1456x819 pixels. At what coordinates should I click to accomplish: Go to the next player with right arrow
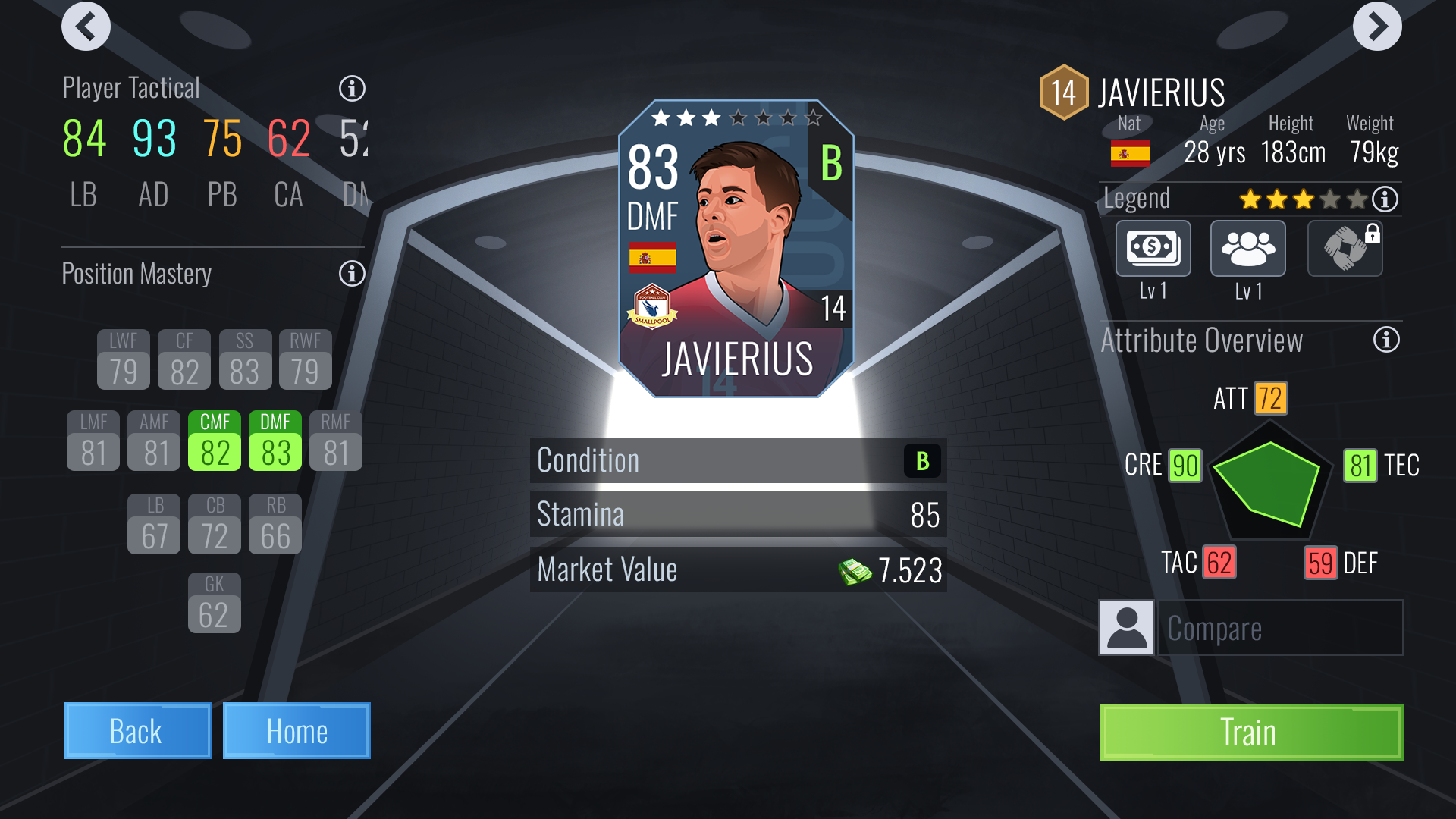[1376, 27]
